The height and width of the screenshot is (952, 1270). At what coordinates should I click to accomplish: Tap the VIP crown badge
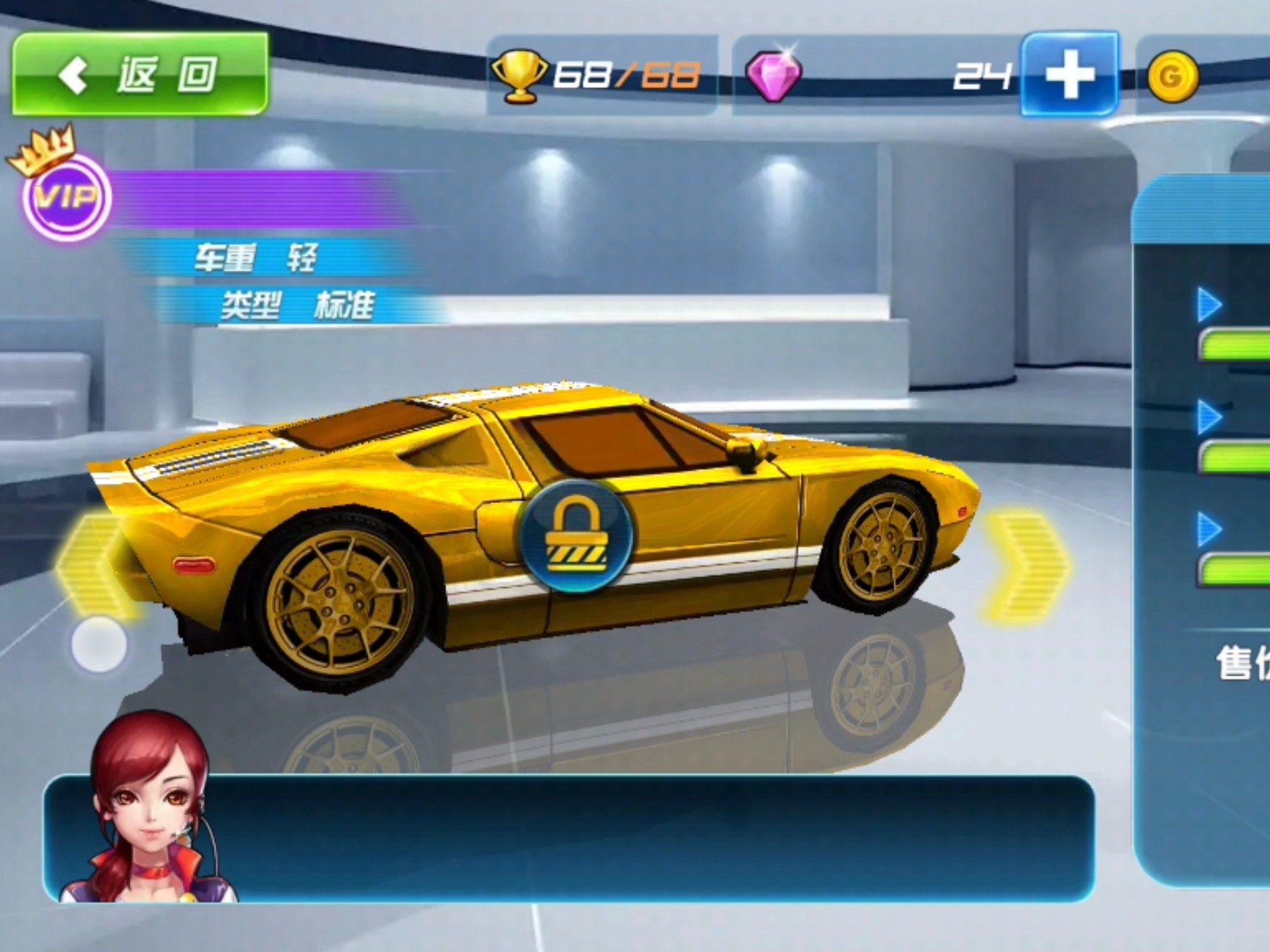(66, 195)
